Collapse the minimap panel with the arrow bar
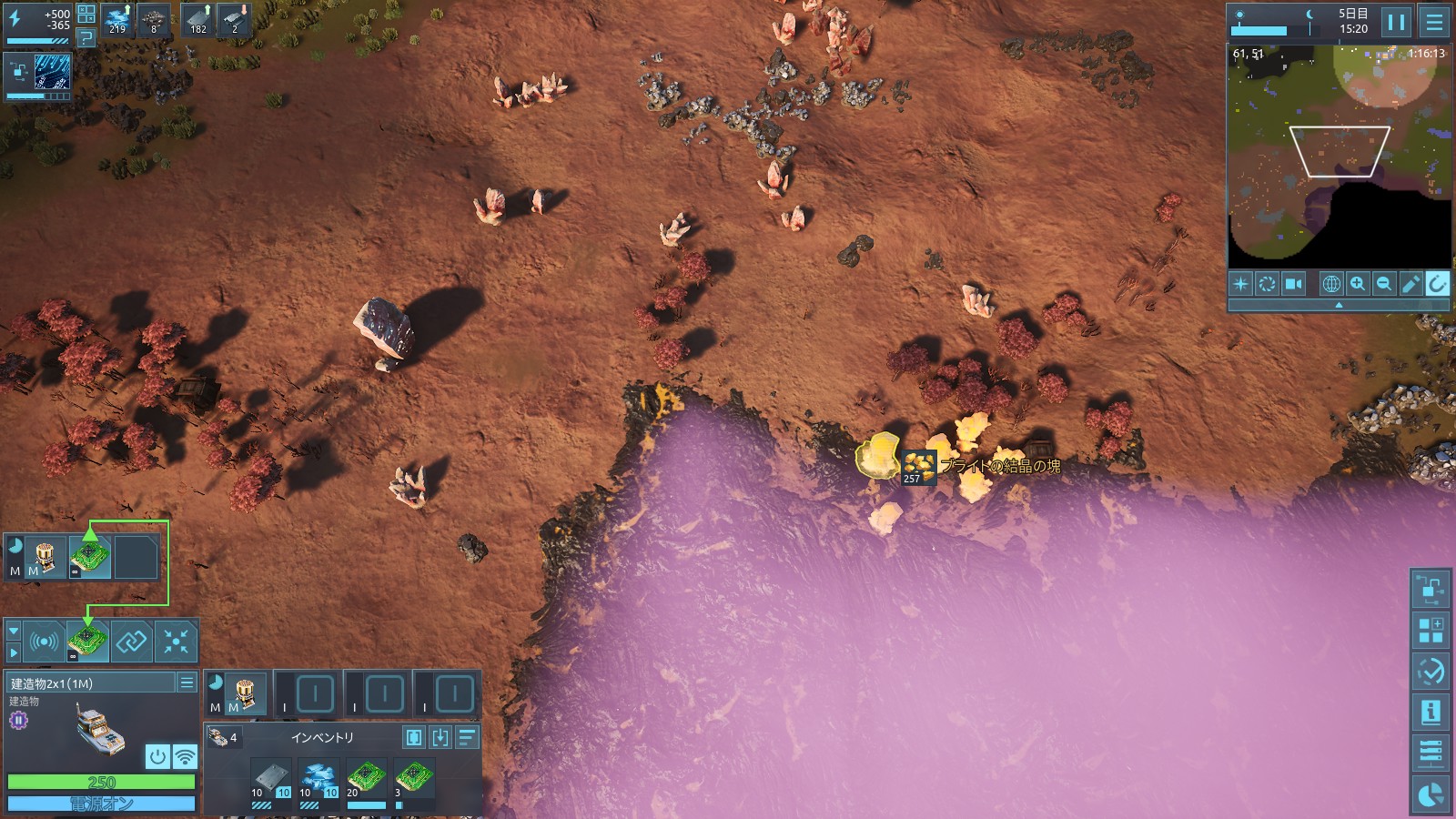This screenshot has width=1456, height=819. point(1339,306)
